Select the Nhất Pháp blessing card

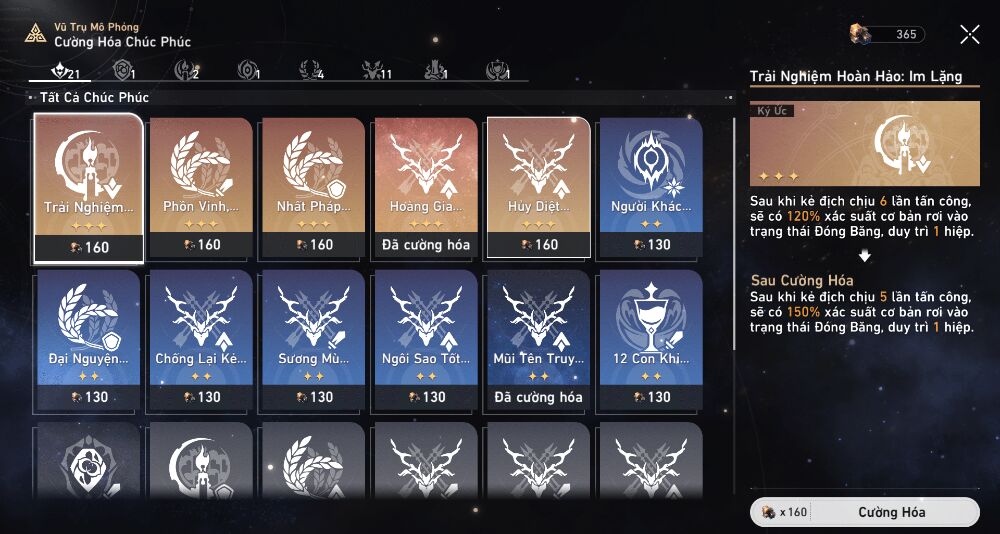click(314, 187)
